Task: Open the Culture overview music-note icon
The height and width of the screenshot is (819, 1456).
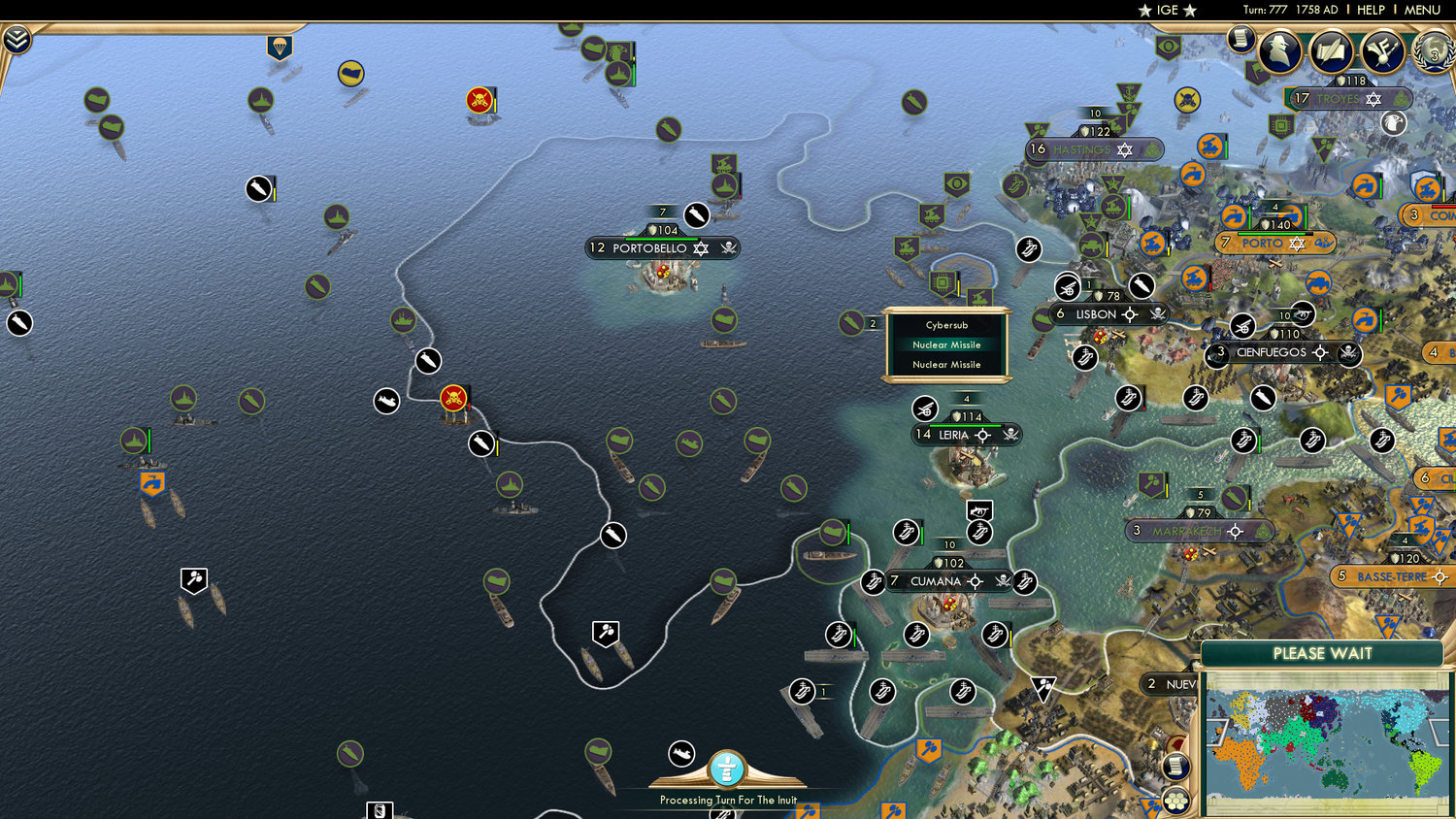Action: click(1381, 51)
